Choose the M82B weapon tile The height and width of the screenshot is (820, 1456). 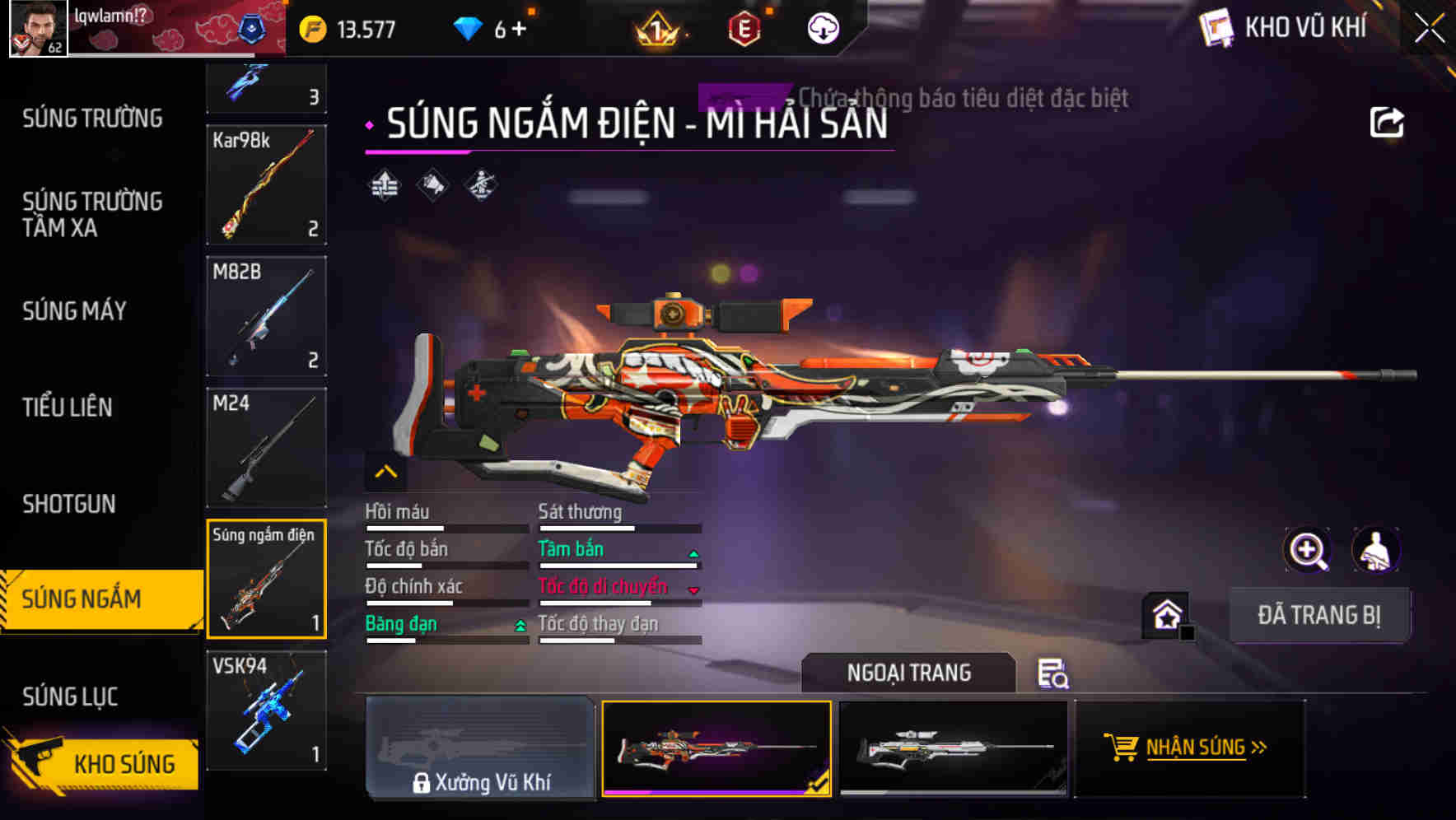(x=266, y=316)
